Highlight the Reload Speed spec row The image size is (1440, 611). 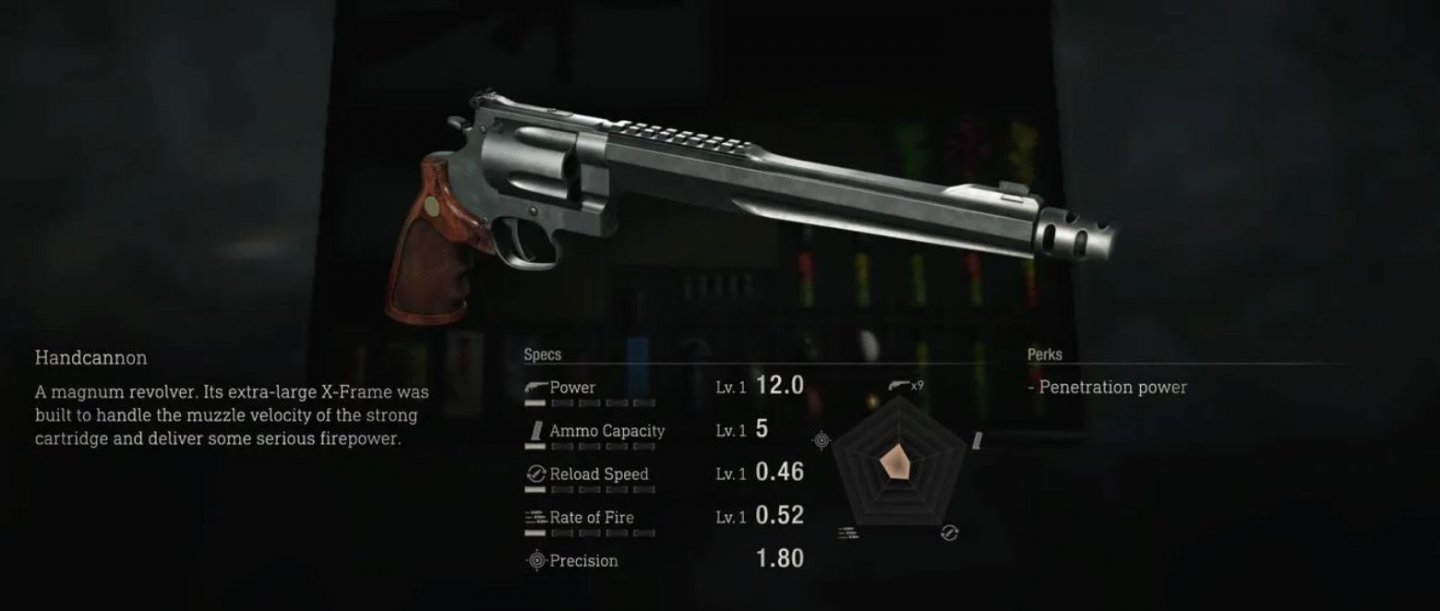click(598, 474)
